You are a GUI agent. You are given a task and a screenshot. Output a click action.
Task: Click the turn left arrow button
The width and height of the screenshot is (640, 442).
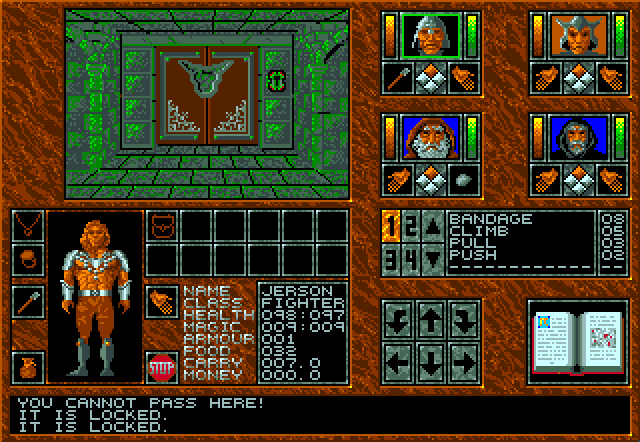pyautogui.click(x=400, y=322)
